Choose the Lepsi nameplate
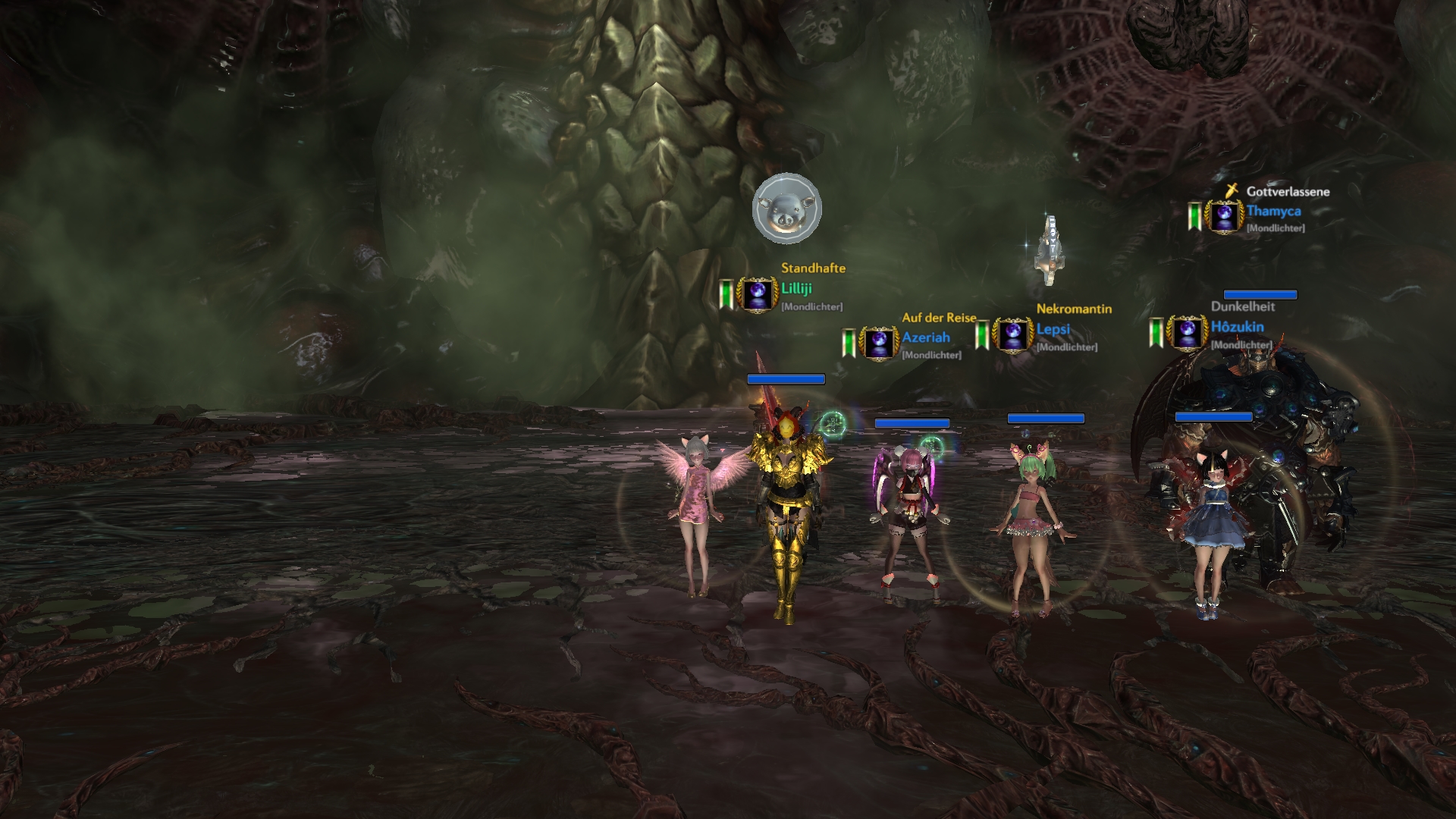 pyautogui.click(x=1053, y=330)
